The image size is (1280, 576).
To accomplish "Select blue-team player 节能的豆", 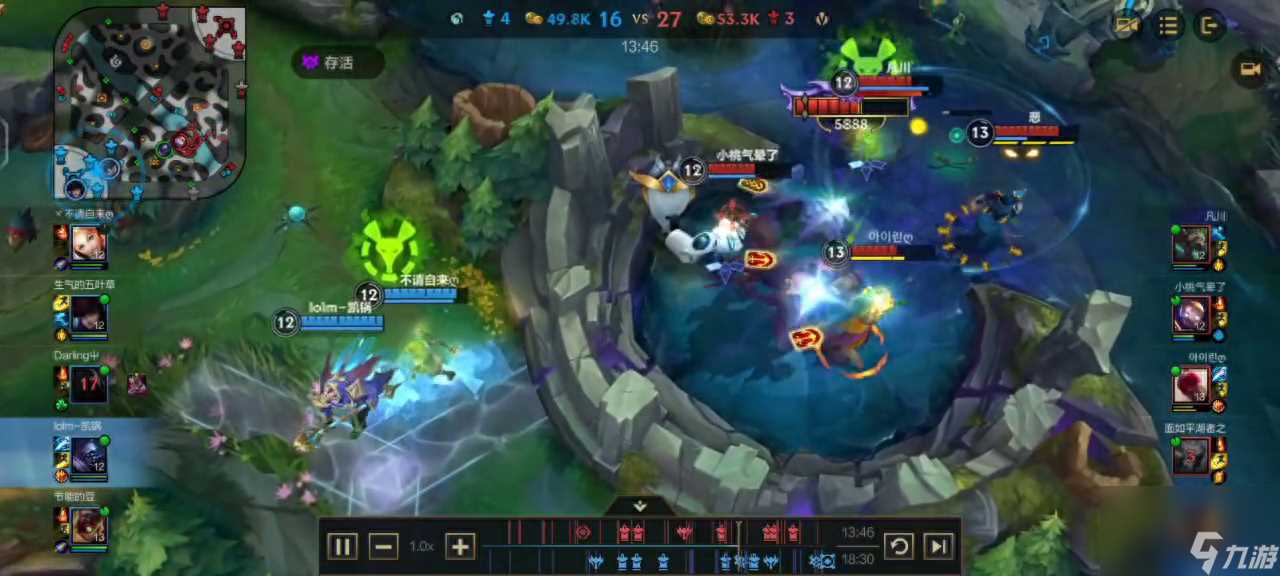I will [88, 526].
